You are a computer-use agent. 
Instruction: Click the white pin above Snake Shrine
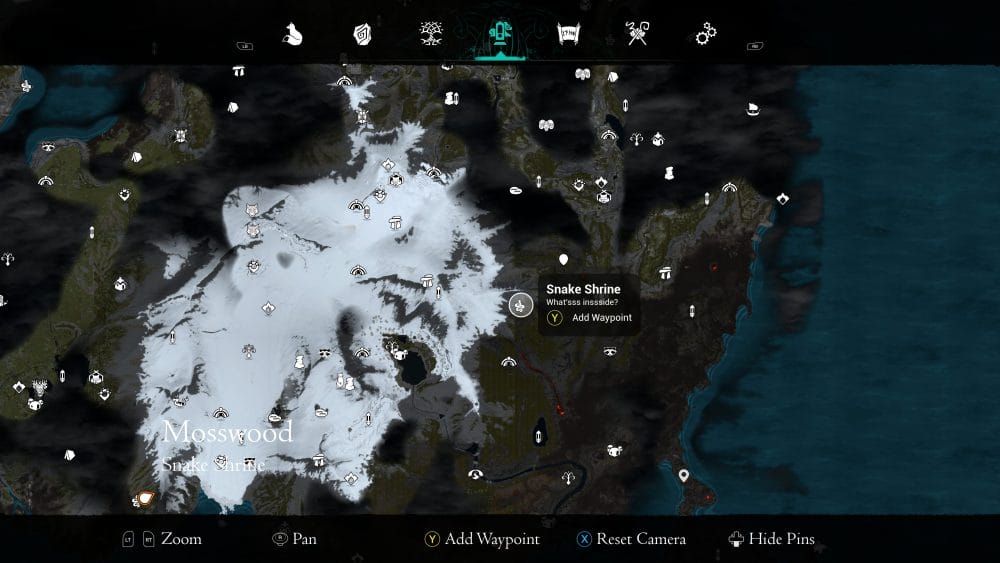tap(564, 260)
